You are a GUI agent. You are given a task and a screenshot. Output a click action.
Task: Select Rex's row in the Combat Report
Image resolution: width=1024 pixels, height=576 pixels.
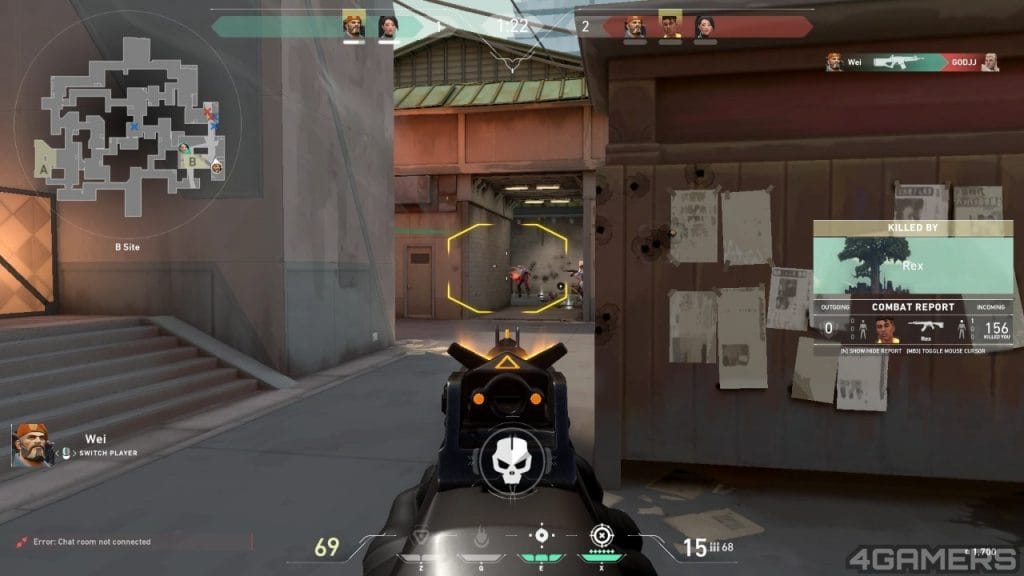click(x=912, y=328)
